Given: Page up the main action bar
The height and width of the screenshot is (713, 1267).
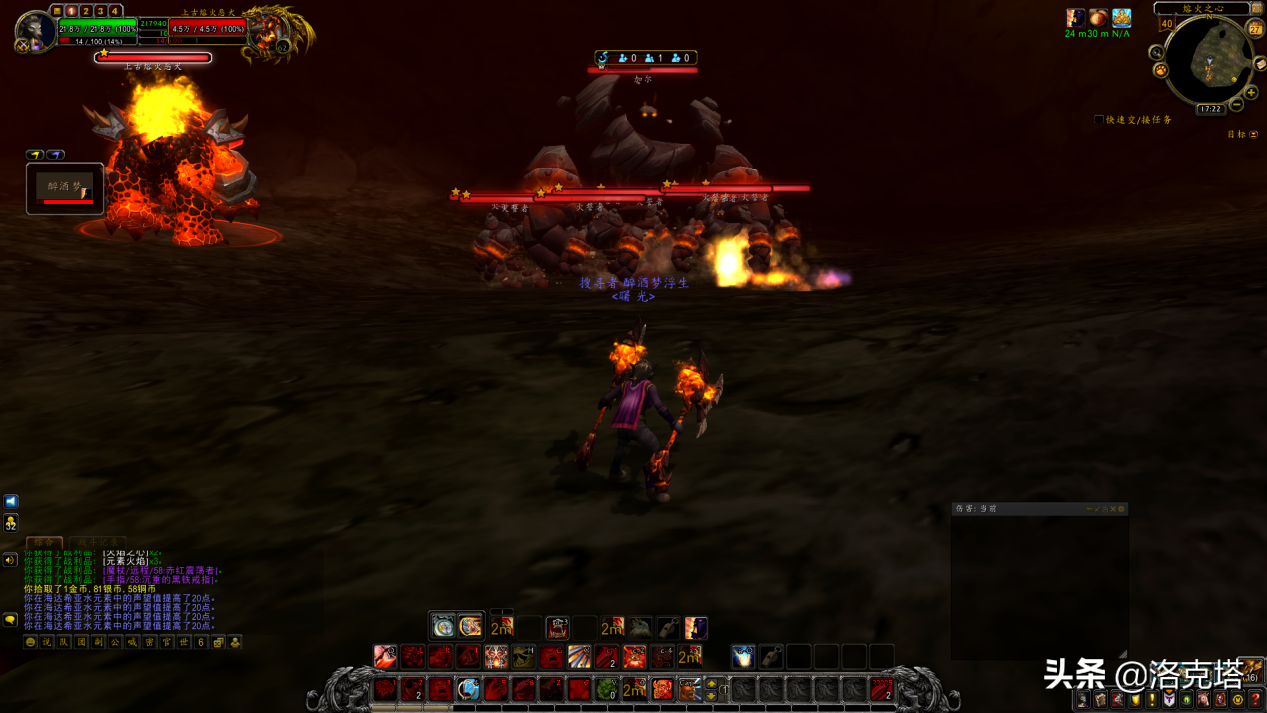Looking at the screenshot, I should click(712, 684).
